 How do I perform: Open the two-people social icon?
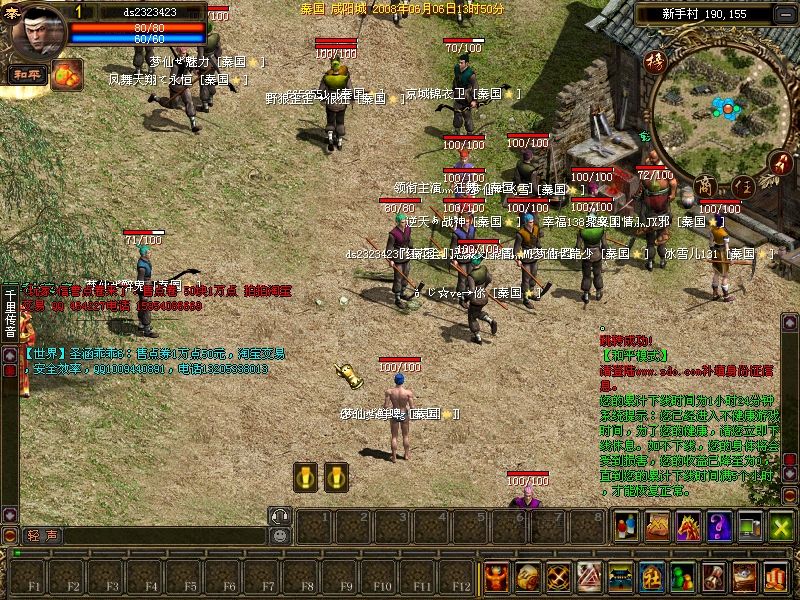coord(627,525)
